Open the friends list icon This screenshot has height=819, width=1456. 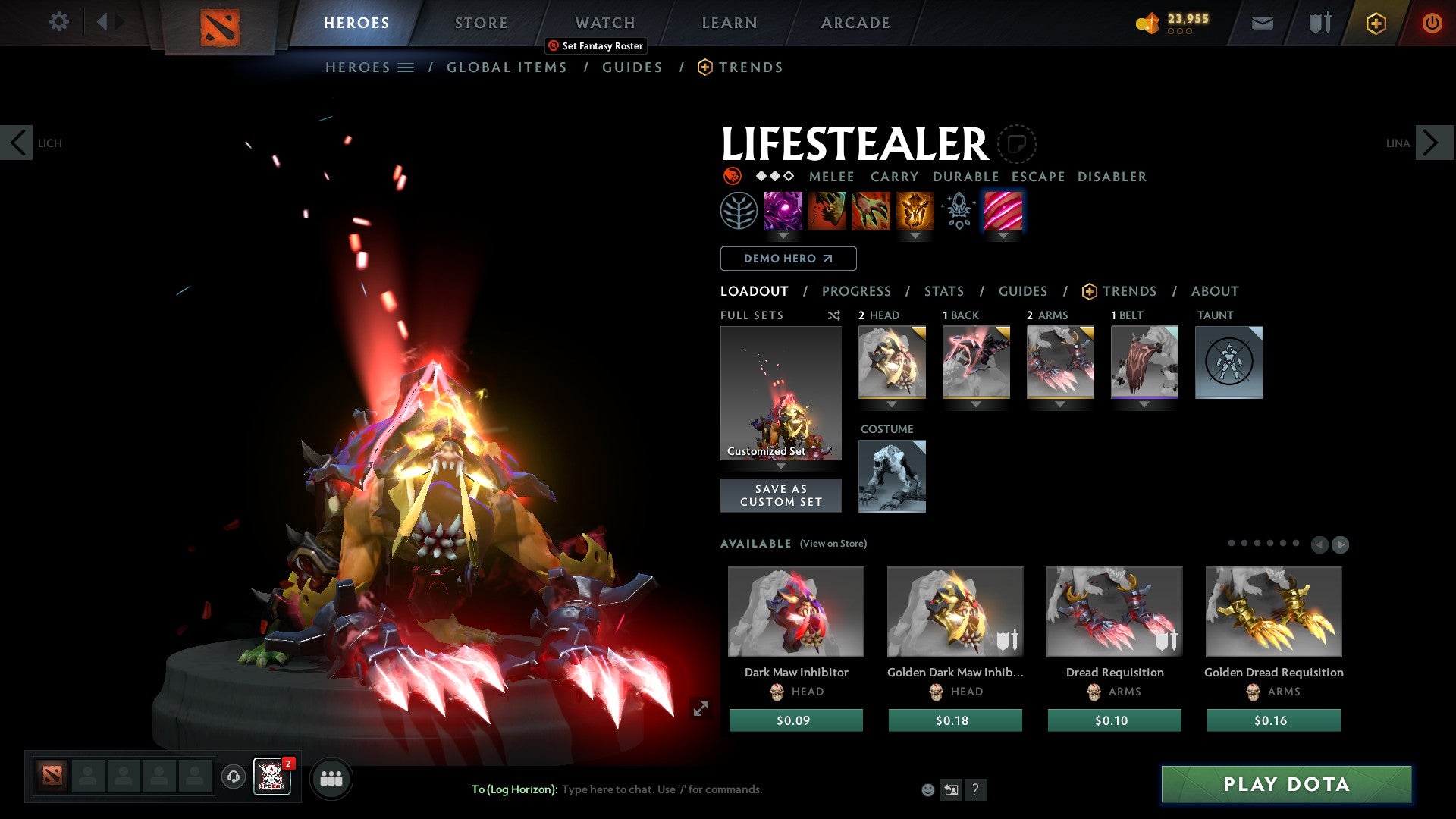(331, 778)
